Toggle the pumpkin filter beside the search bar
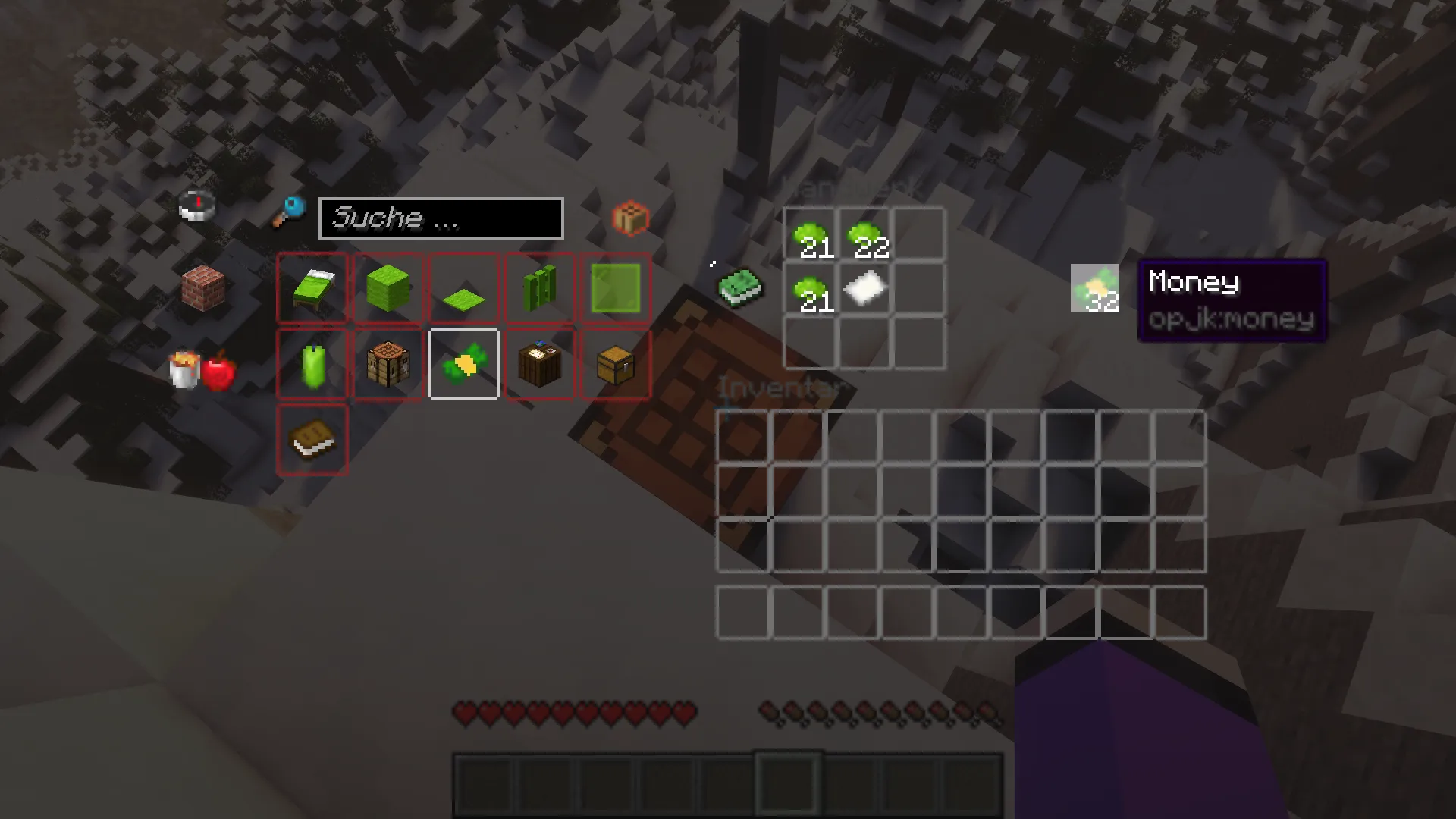Image resolution: width=1456 pixels, height=819 pixels. click(x=632, y=218)
